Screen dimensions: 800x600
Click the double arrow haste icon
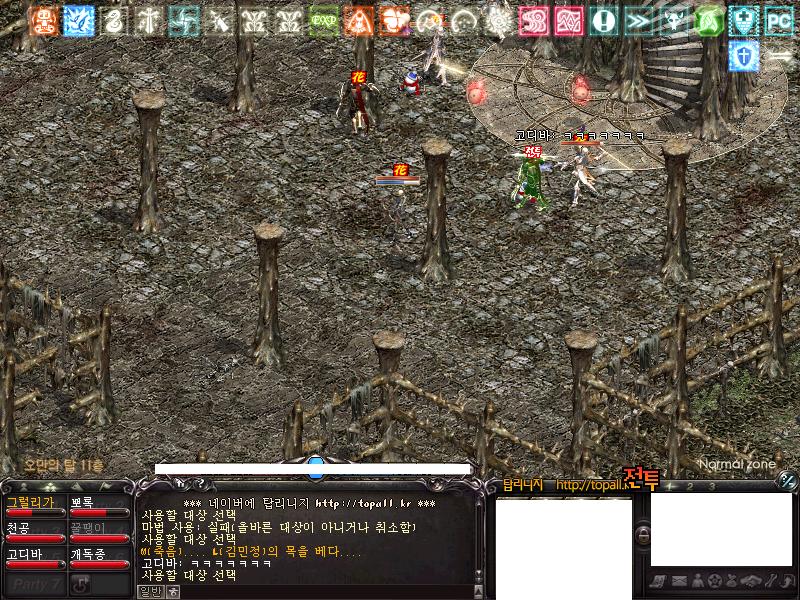coord(638,20)
